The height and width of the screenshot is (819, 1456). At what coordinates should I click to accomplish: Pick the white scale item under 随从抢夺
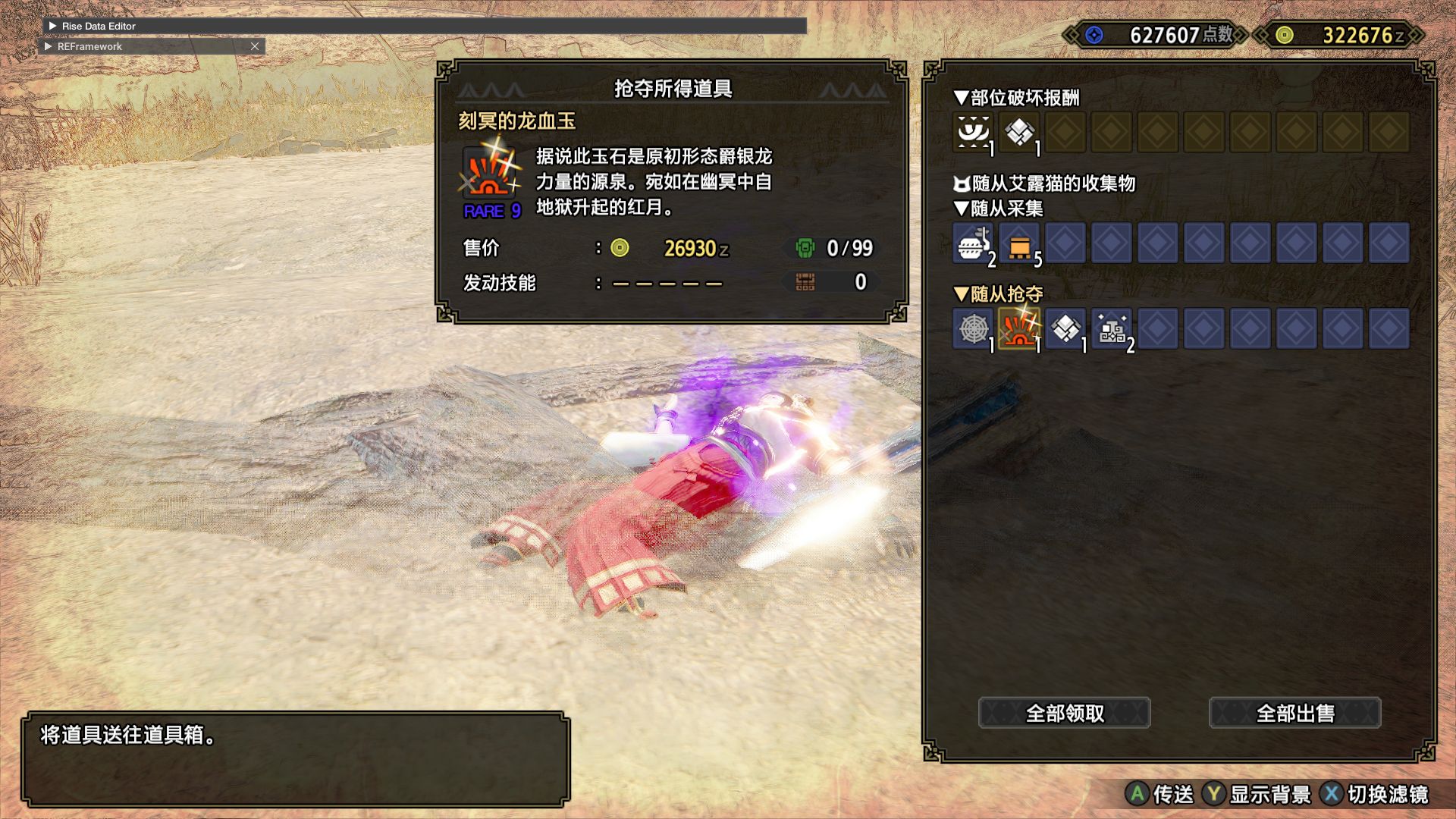click(1065, 329)
